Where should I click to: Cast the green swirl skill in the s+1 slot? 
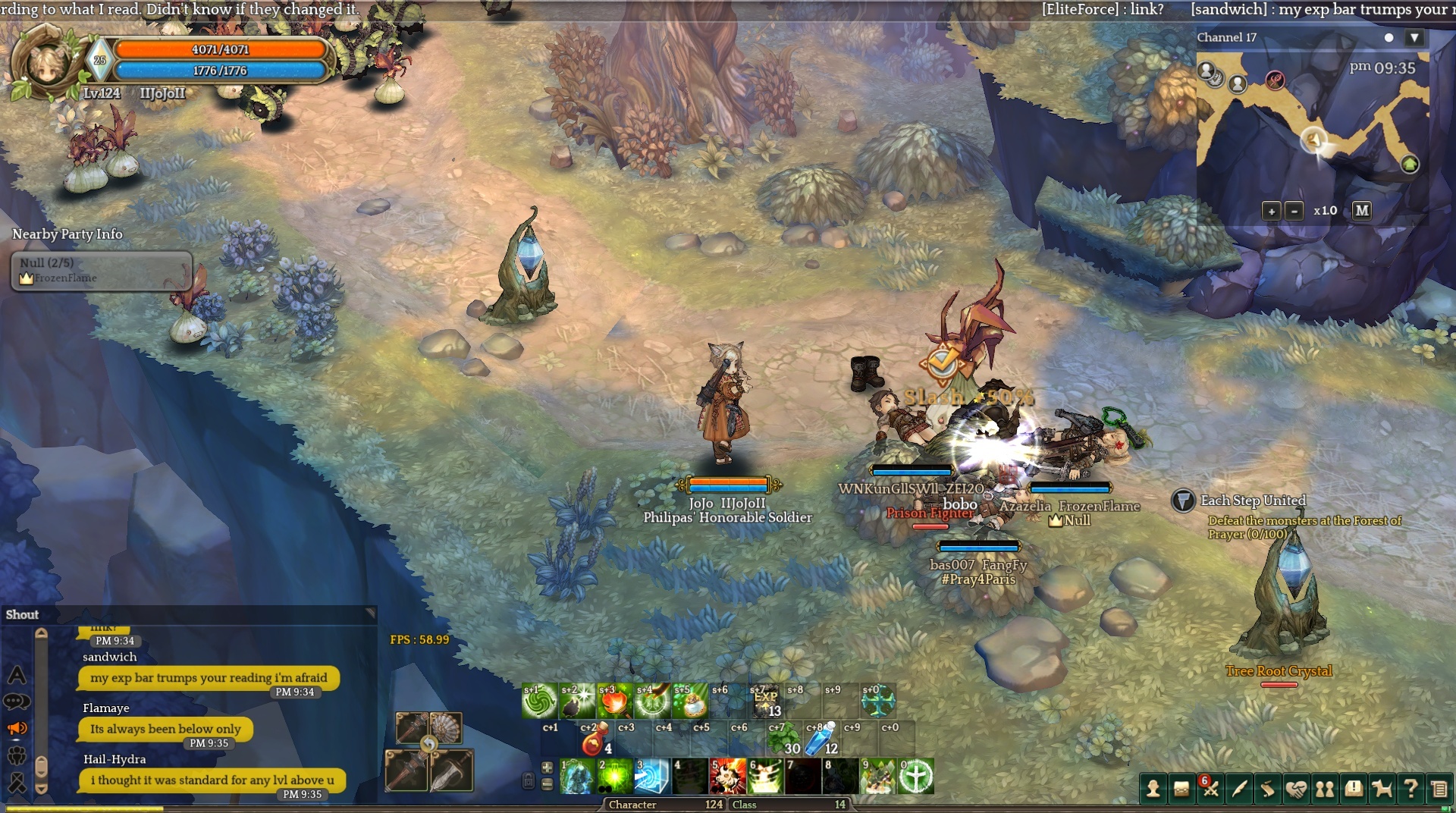point(539,701)
